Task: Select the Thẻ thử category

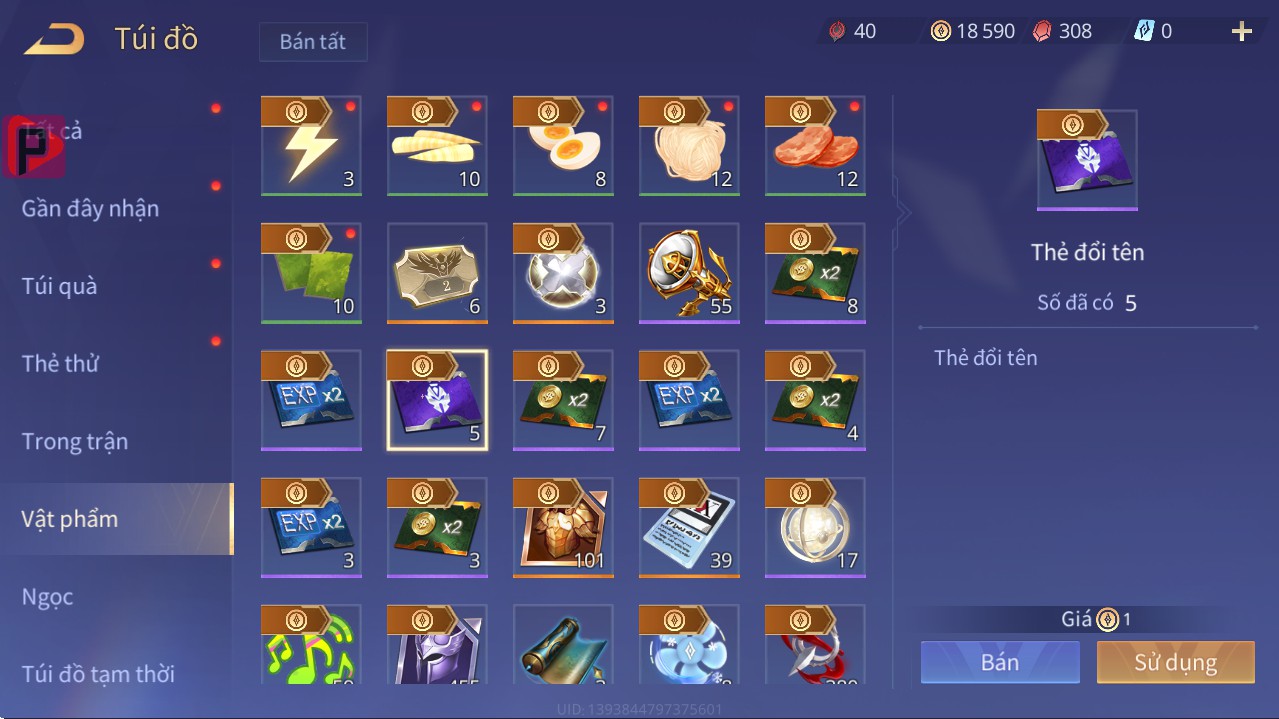Action: click(61, 363)
